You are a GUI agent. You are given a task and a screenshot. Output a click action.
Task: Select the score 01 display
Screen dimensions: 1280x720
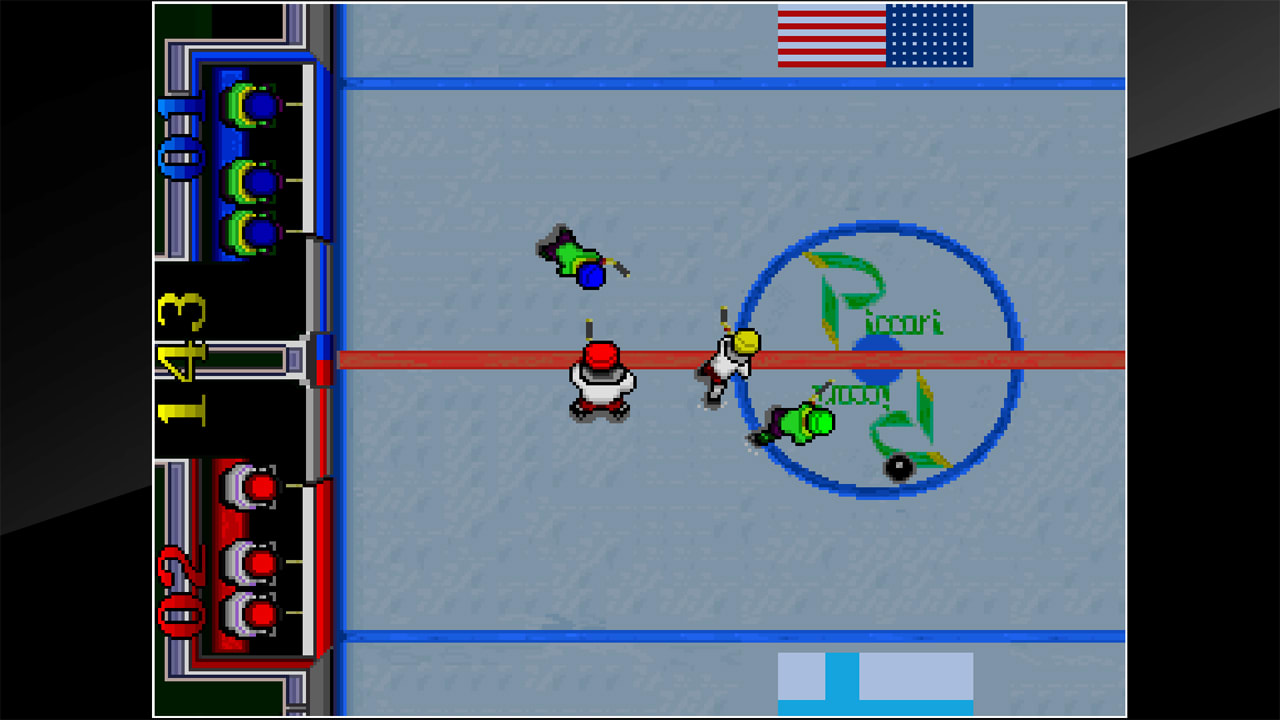tap(180, 130)
